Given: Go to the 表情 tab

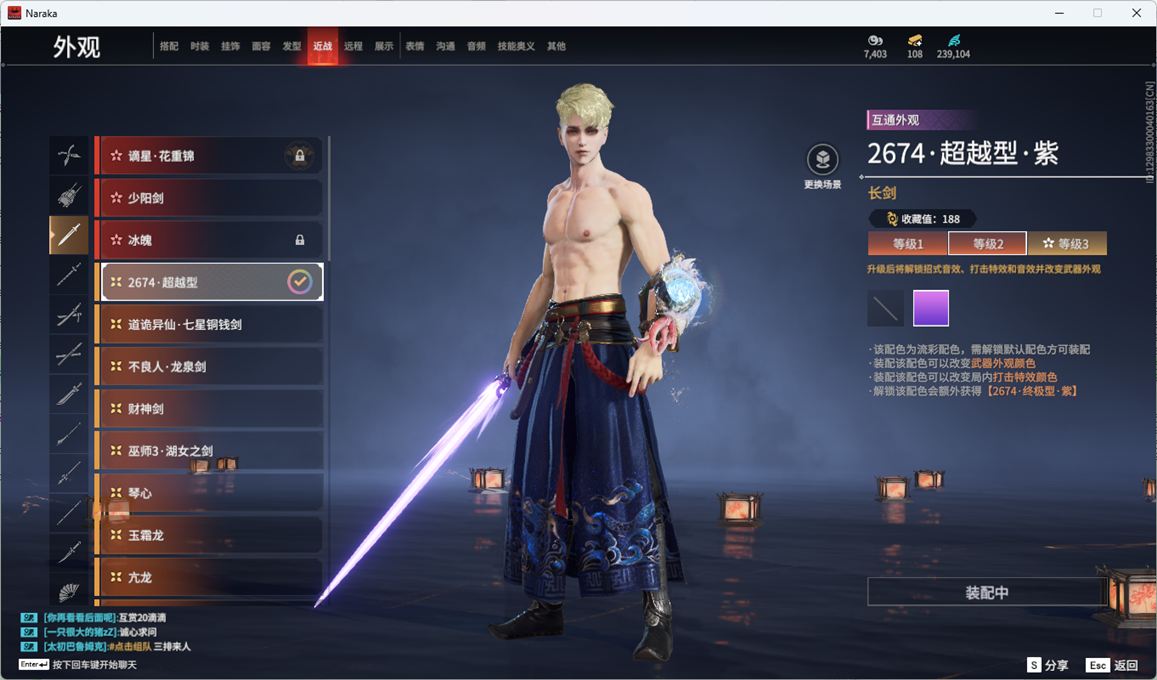Looking at the screenshot, I should click(x=414, y=46).
